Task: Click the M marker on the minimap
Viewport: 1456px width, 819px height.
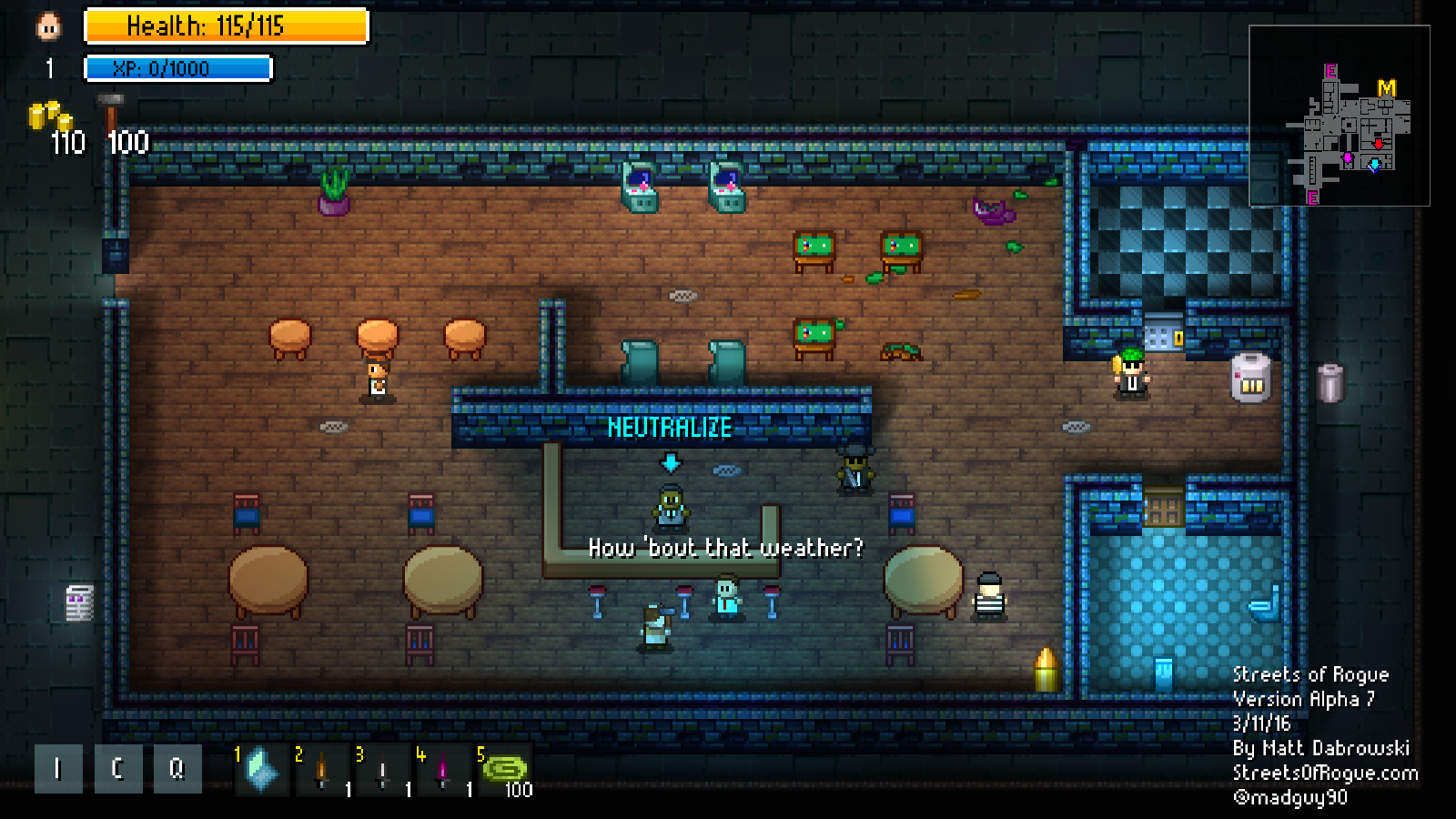Action: (1388, 89)
